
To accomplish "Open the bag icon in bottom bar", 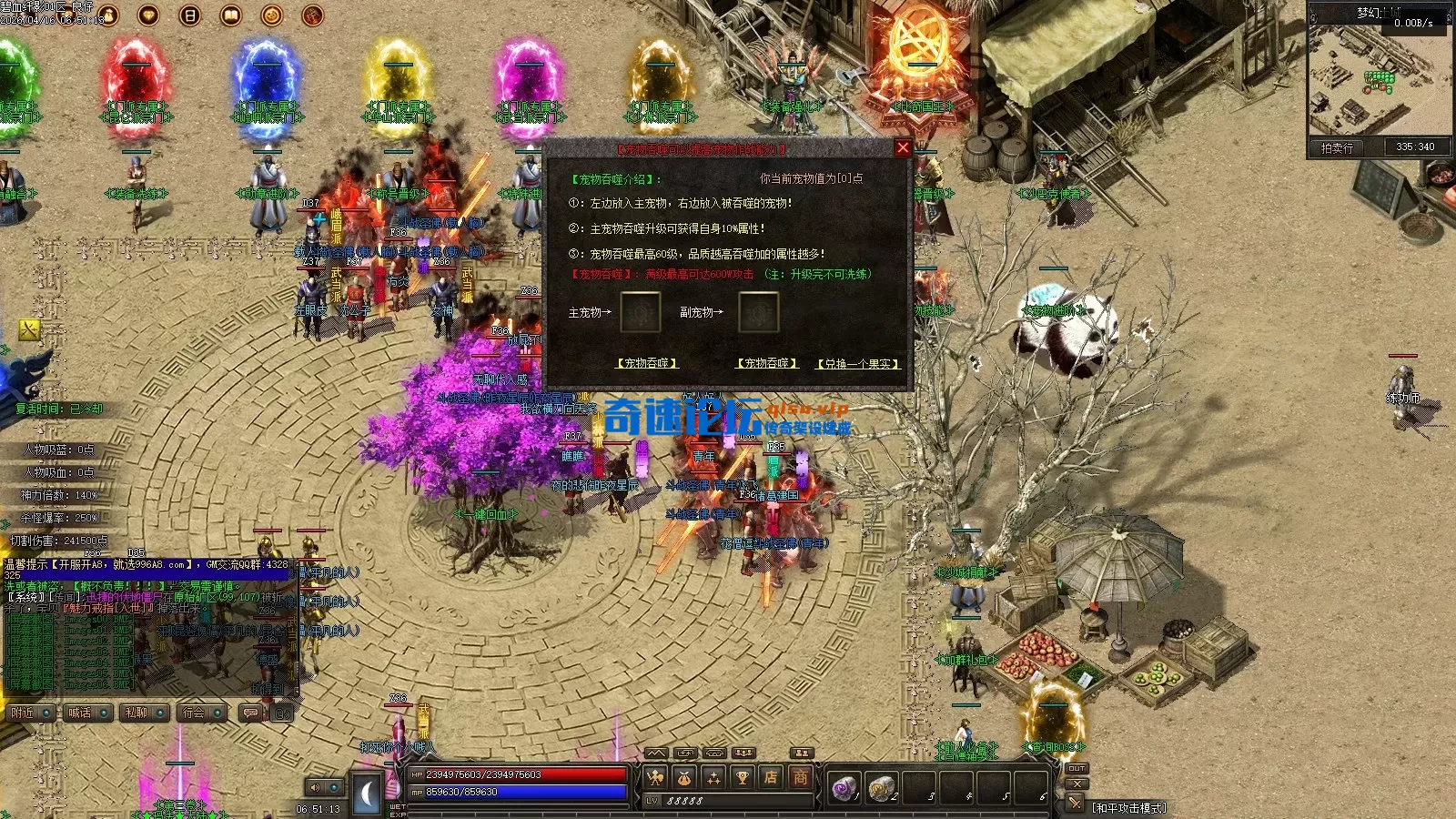I will [x=684, y=777].
